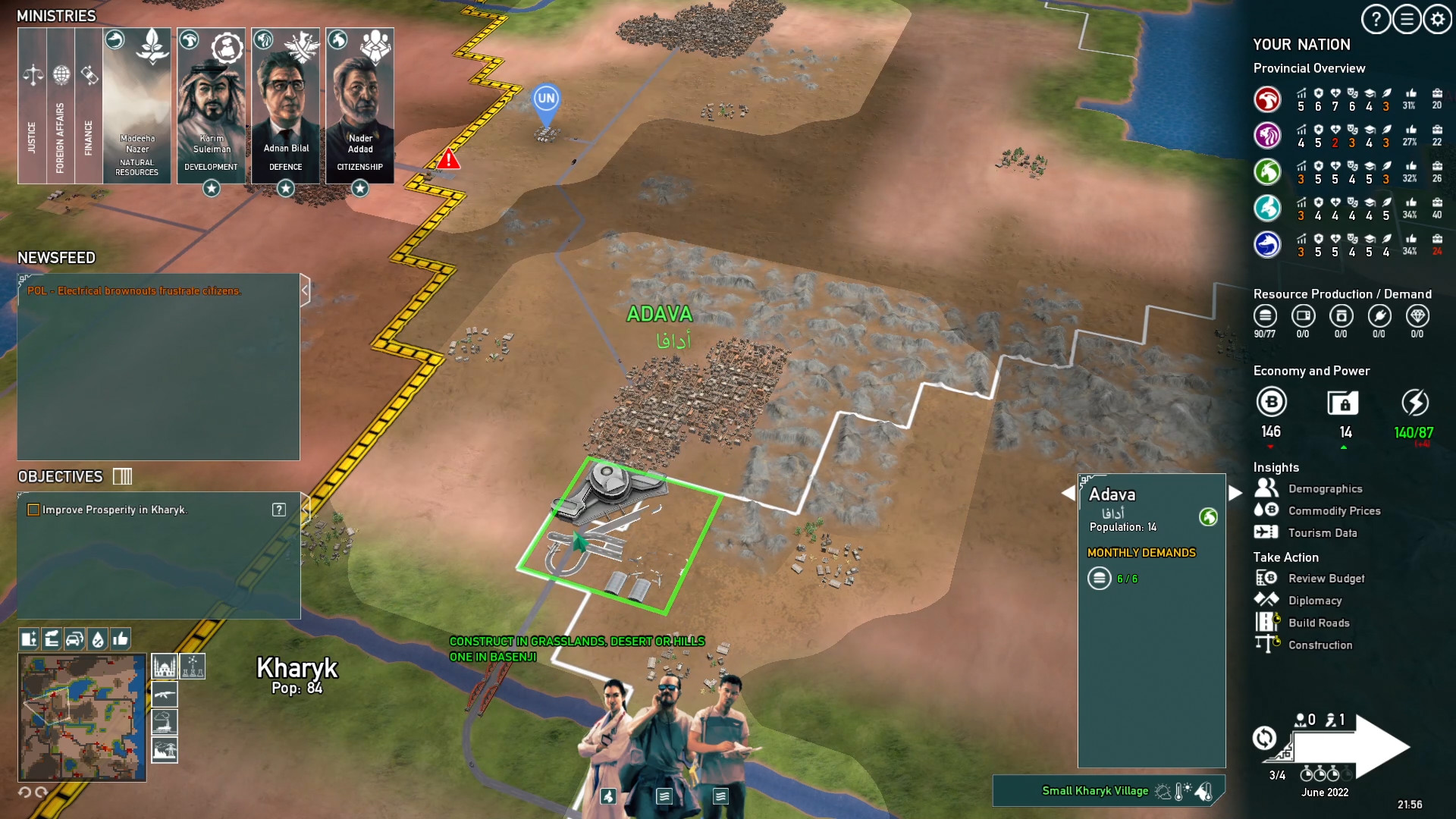Toggle the water percentage minimap overlay
This screenshot has width=1456, height=819.
[97, 639]
